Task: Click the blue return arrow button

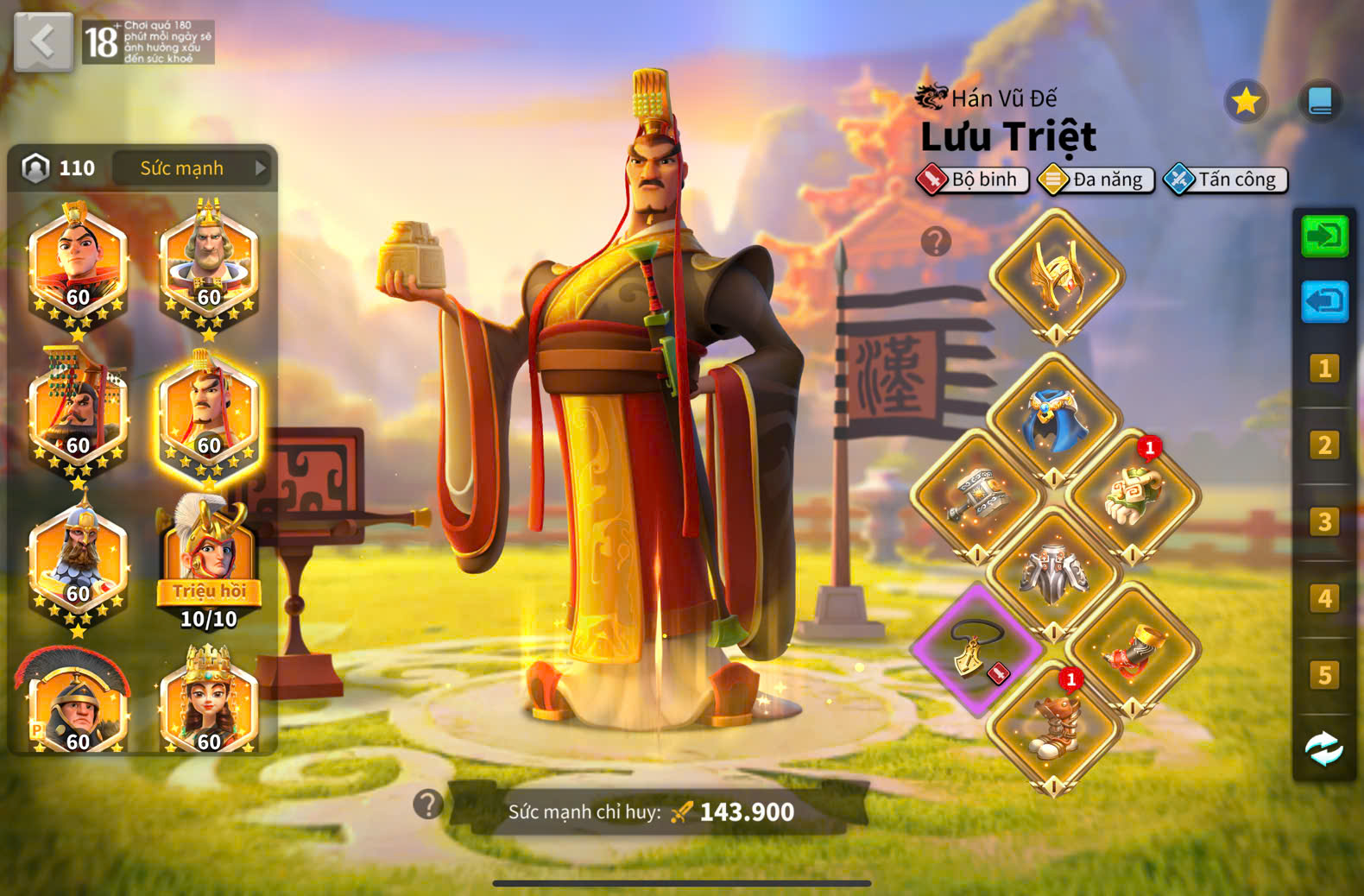Action: point(1324,301)
